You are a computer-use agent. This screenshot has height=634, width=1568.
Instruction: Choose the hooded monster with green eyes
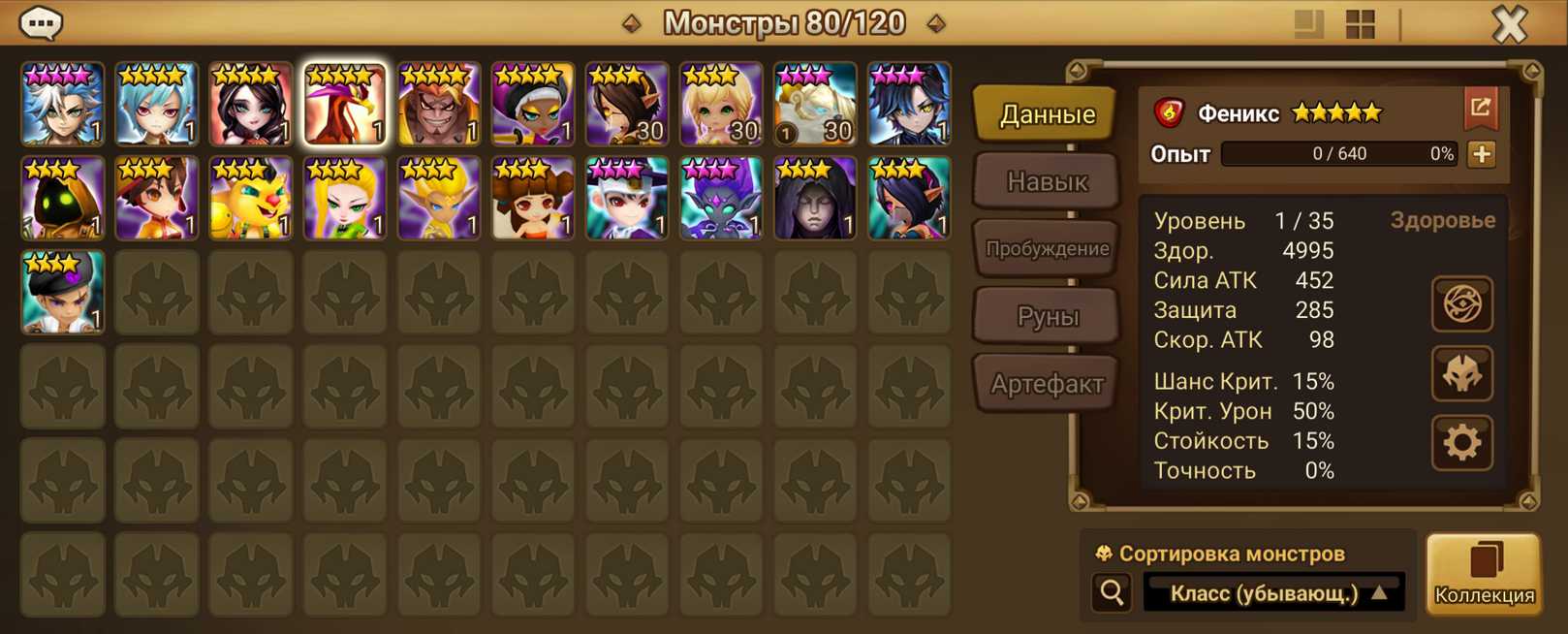coord(63,199)
